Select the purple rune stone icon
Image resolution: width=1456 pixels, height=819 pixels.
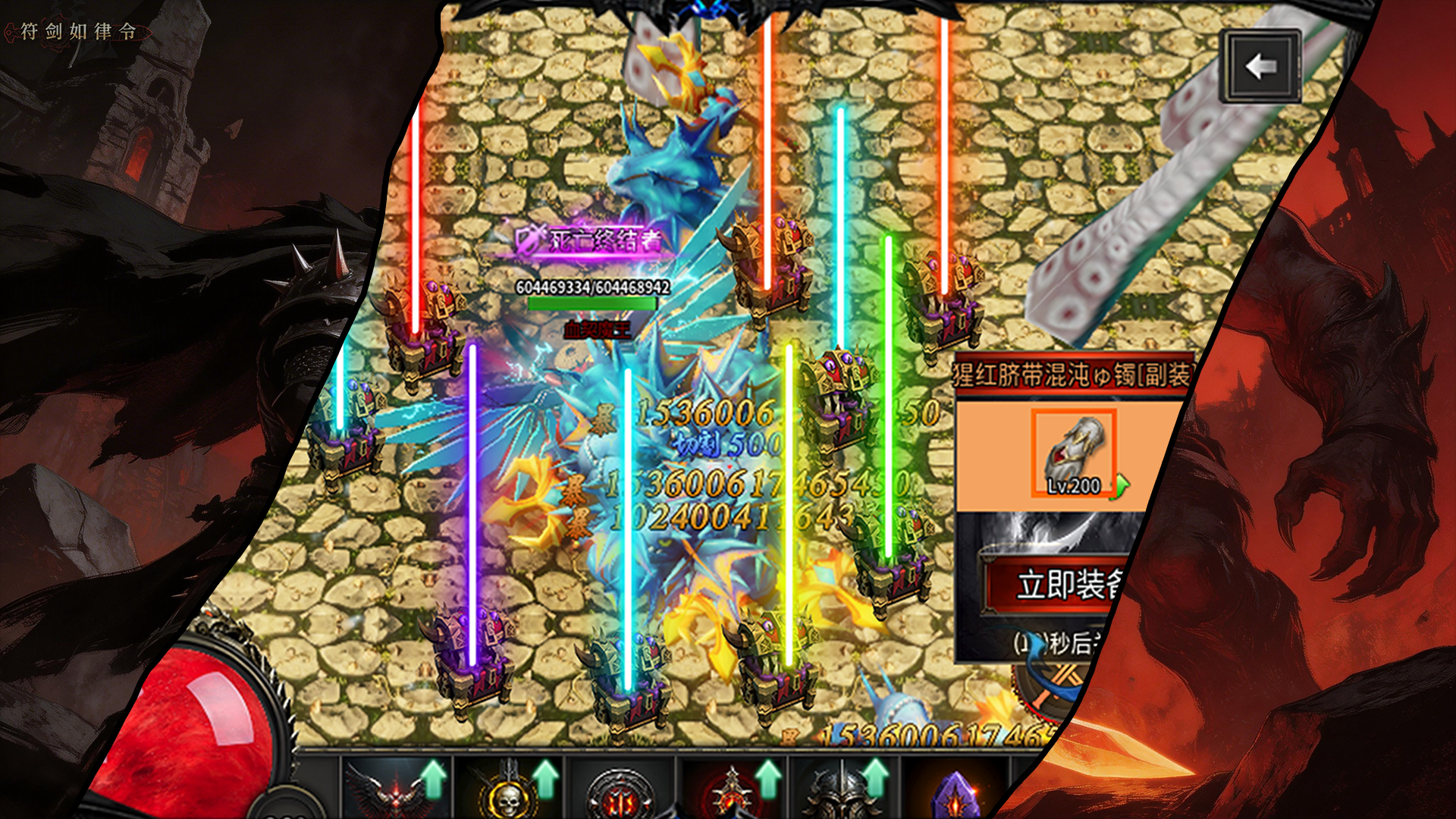[955, 793]
